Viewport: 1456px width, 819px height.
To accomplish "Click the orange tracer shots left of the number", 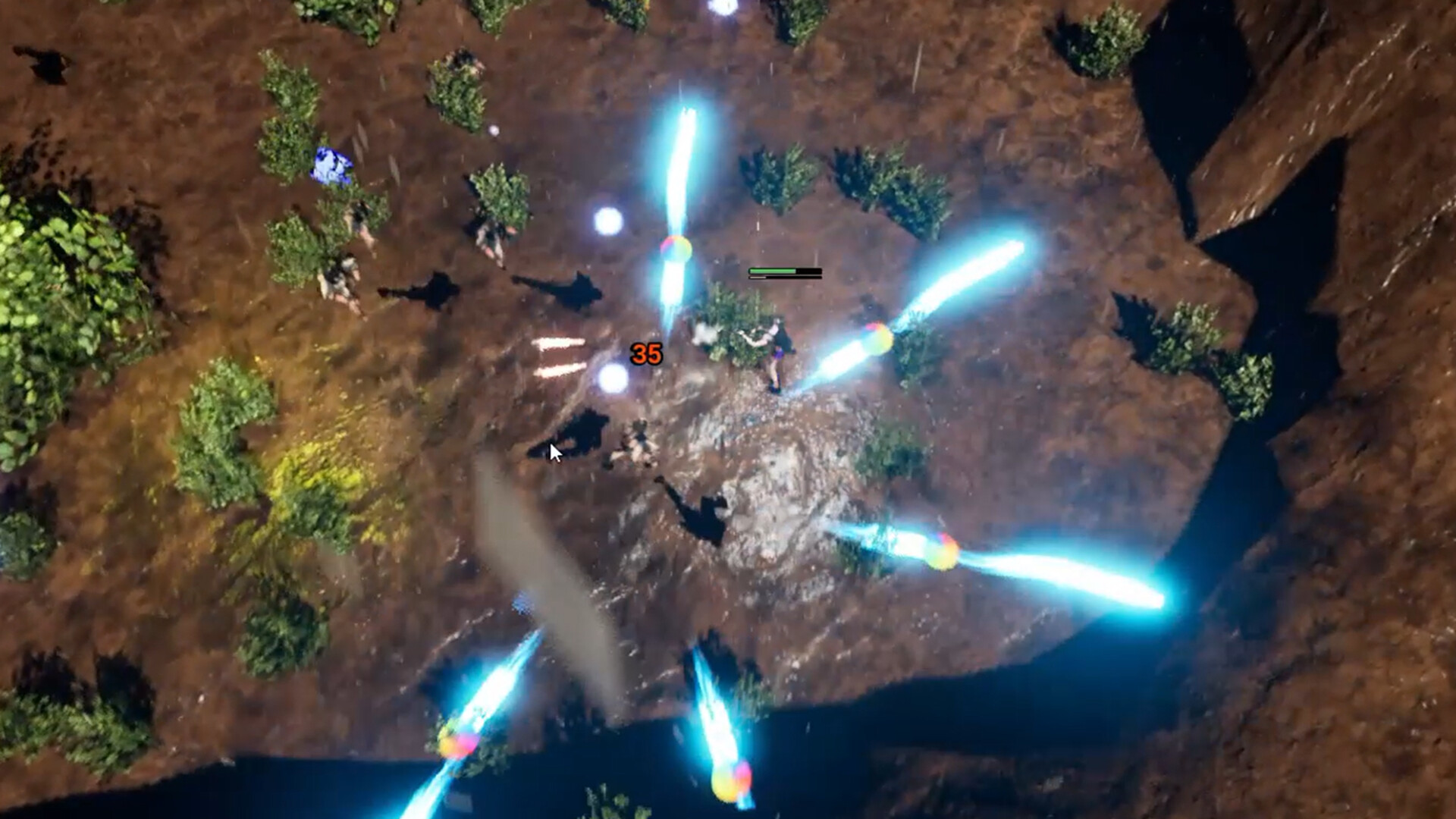I will click(x=561, y=356).
